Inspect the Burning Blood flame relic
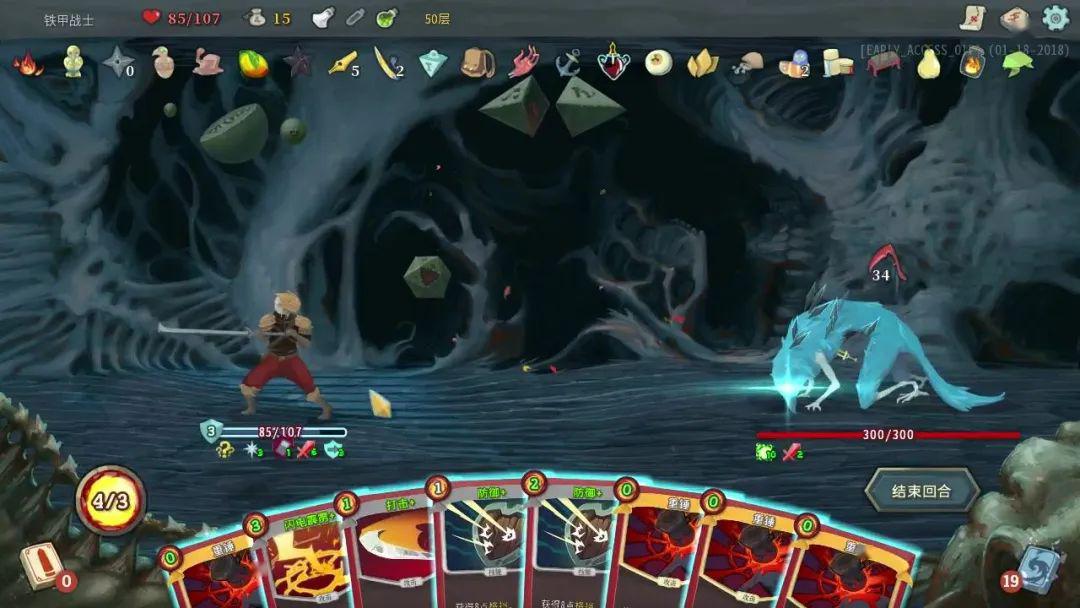The image size is (1080, 608). tap(27, 64)
